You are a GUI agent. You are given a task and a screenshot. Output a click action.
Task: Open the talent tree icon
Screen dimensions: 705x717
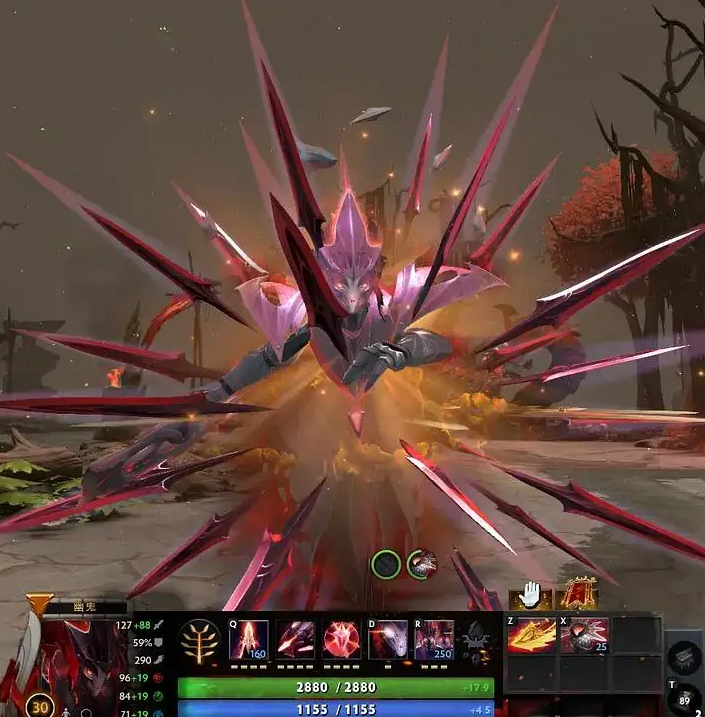pos(199,641)
